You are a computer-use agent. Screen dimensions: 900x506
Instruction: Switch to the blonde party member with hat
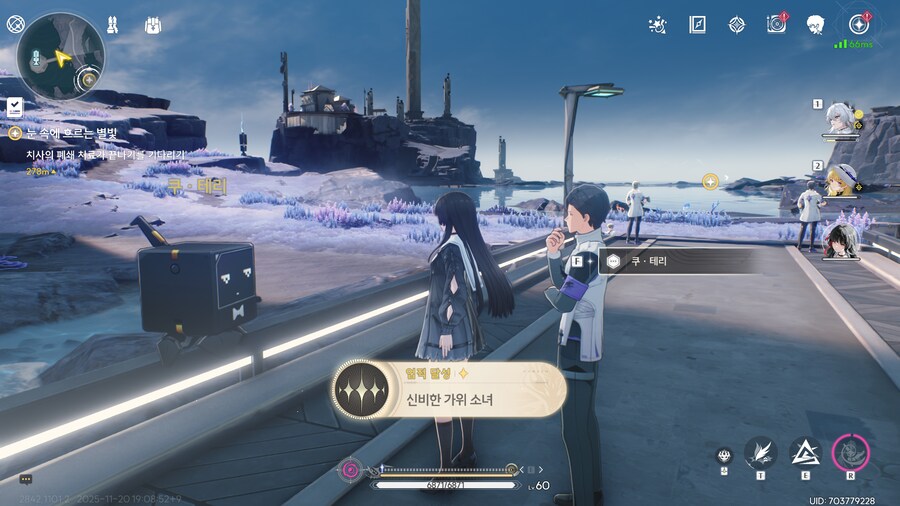click(841, 180)
